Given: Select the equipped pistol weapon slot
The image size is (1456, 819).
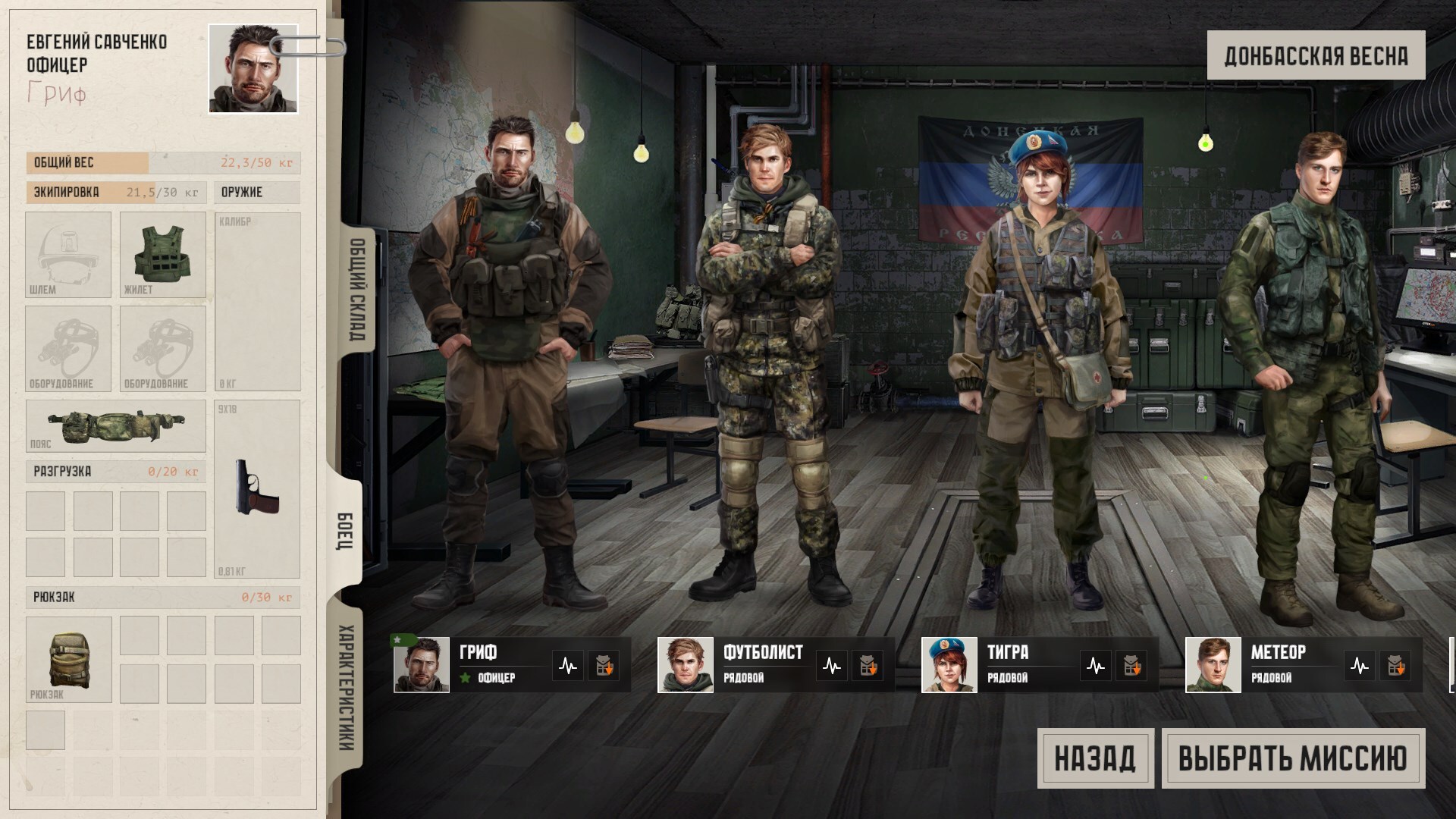Looking at the screenshot, I should (x=257, y=489).
